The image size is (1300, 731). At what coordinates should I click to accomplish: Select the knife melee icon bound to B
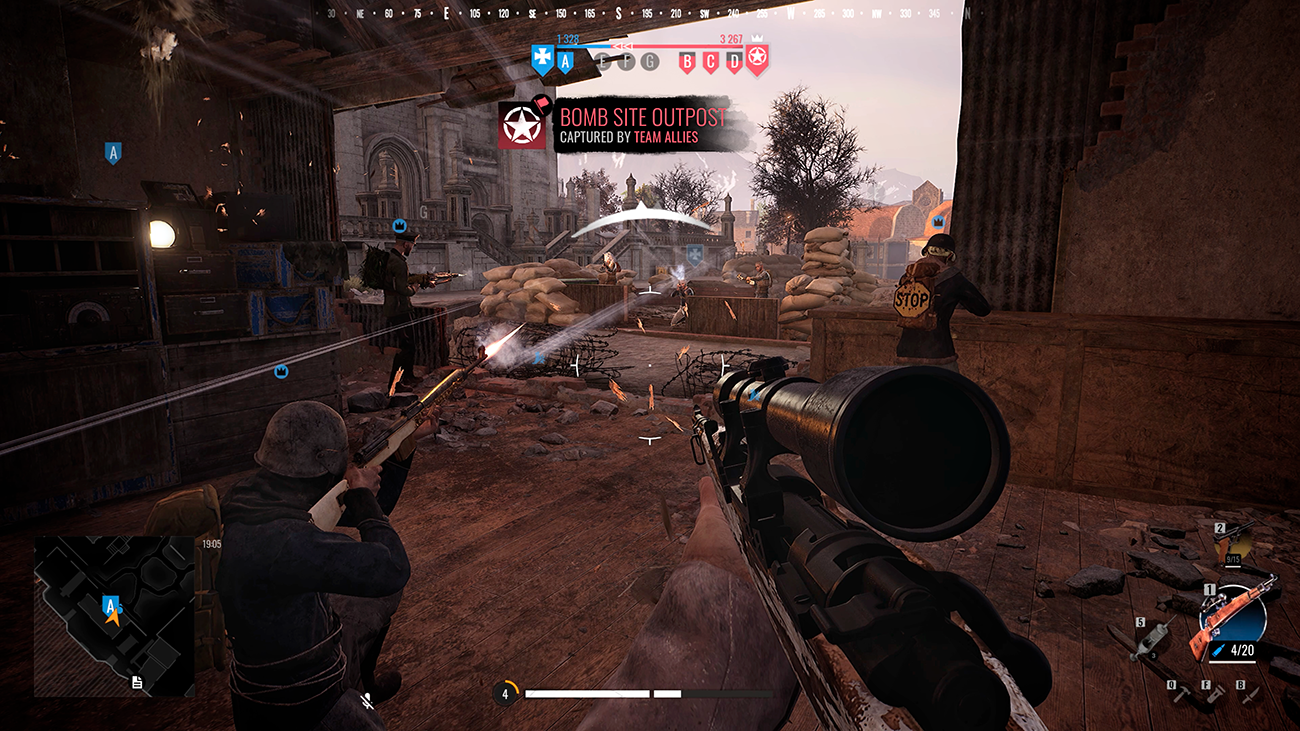(x=1251, y=695)
